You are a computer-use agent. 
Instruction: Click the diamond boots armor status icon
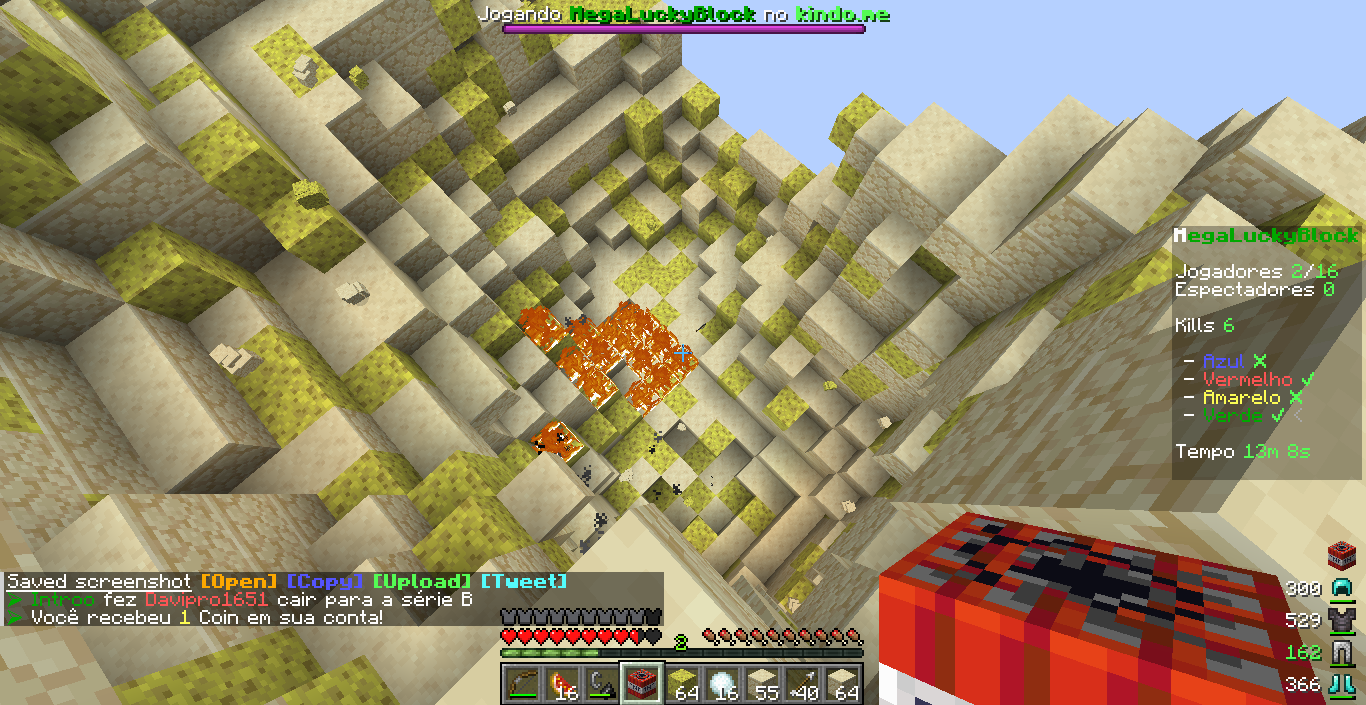coord(1340,685)
